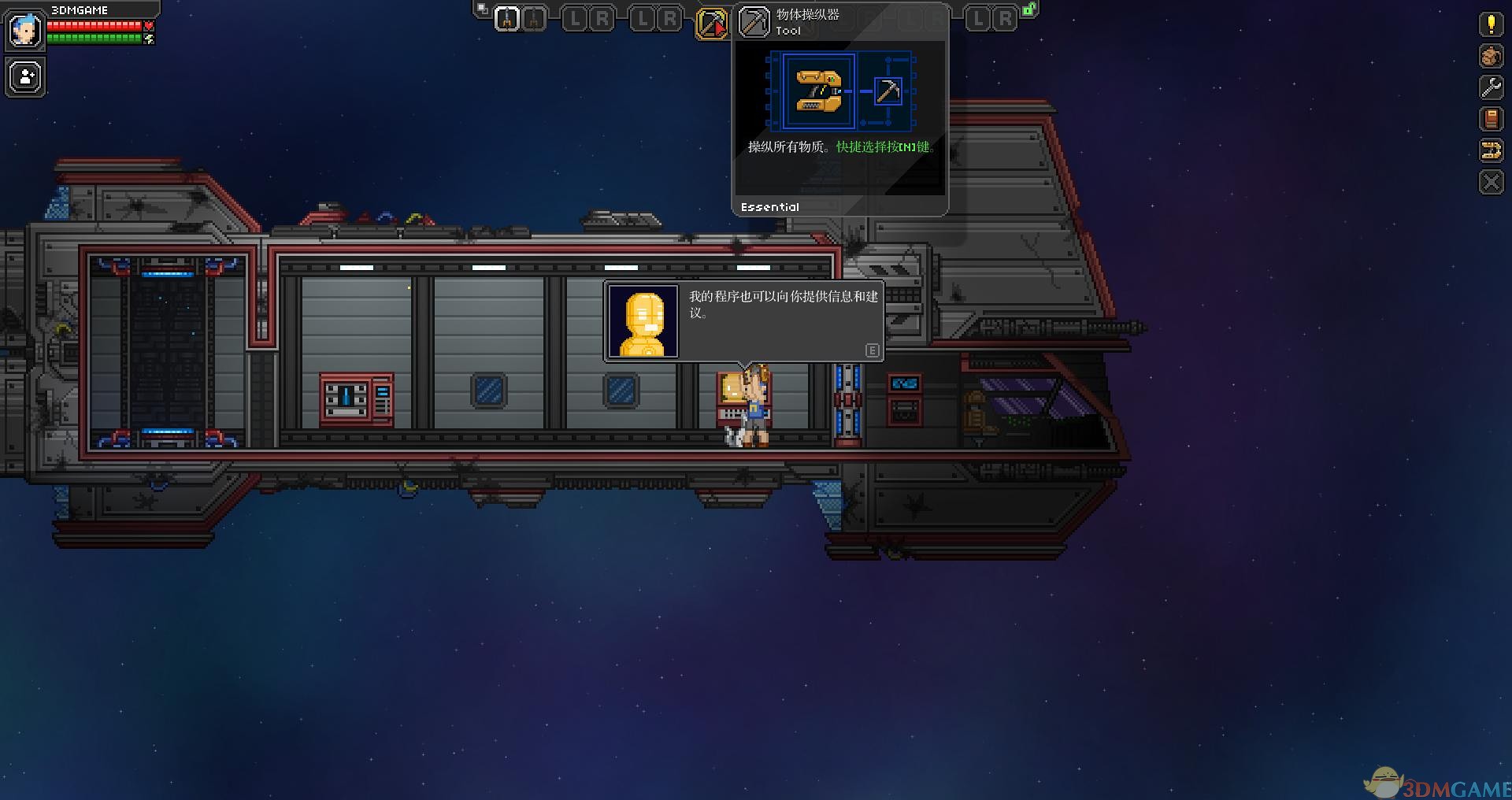Open the quest log exclamation icon

1490,24
